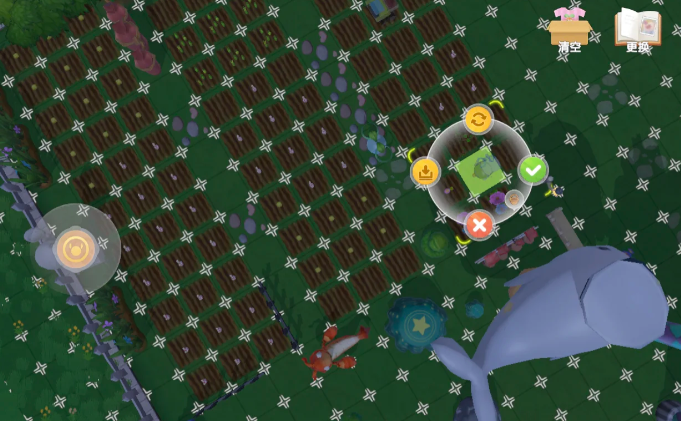
Task: Store the item using the download-tray button
Action: (426, 172)
